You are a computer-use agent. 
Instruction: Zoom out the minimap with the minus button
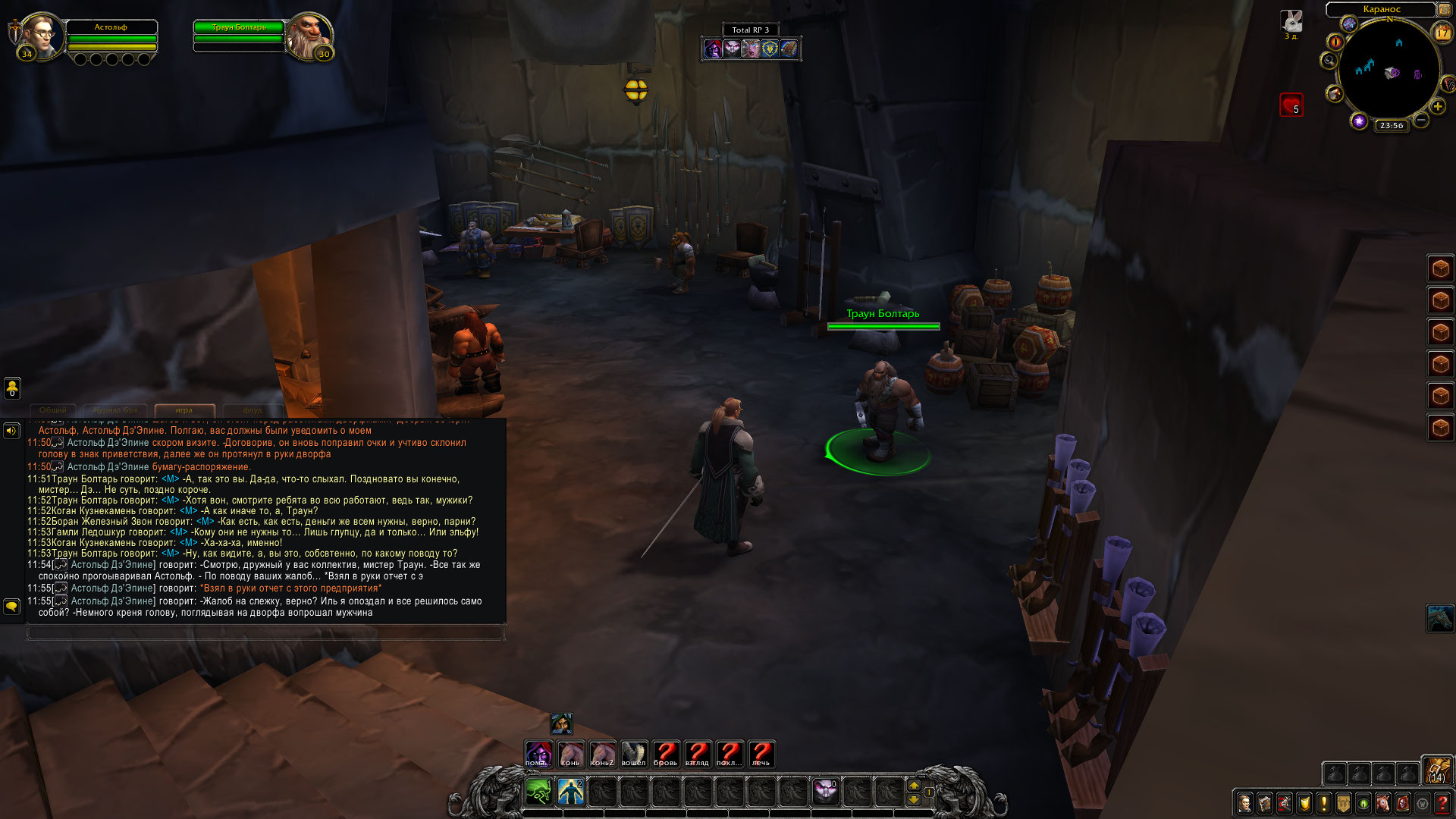pos(1421,120)
